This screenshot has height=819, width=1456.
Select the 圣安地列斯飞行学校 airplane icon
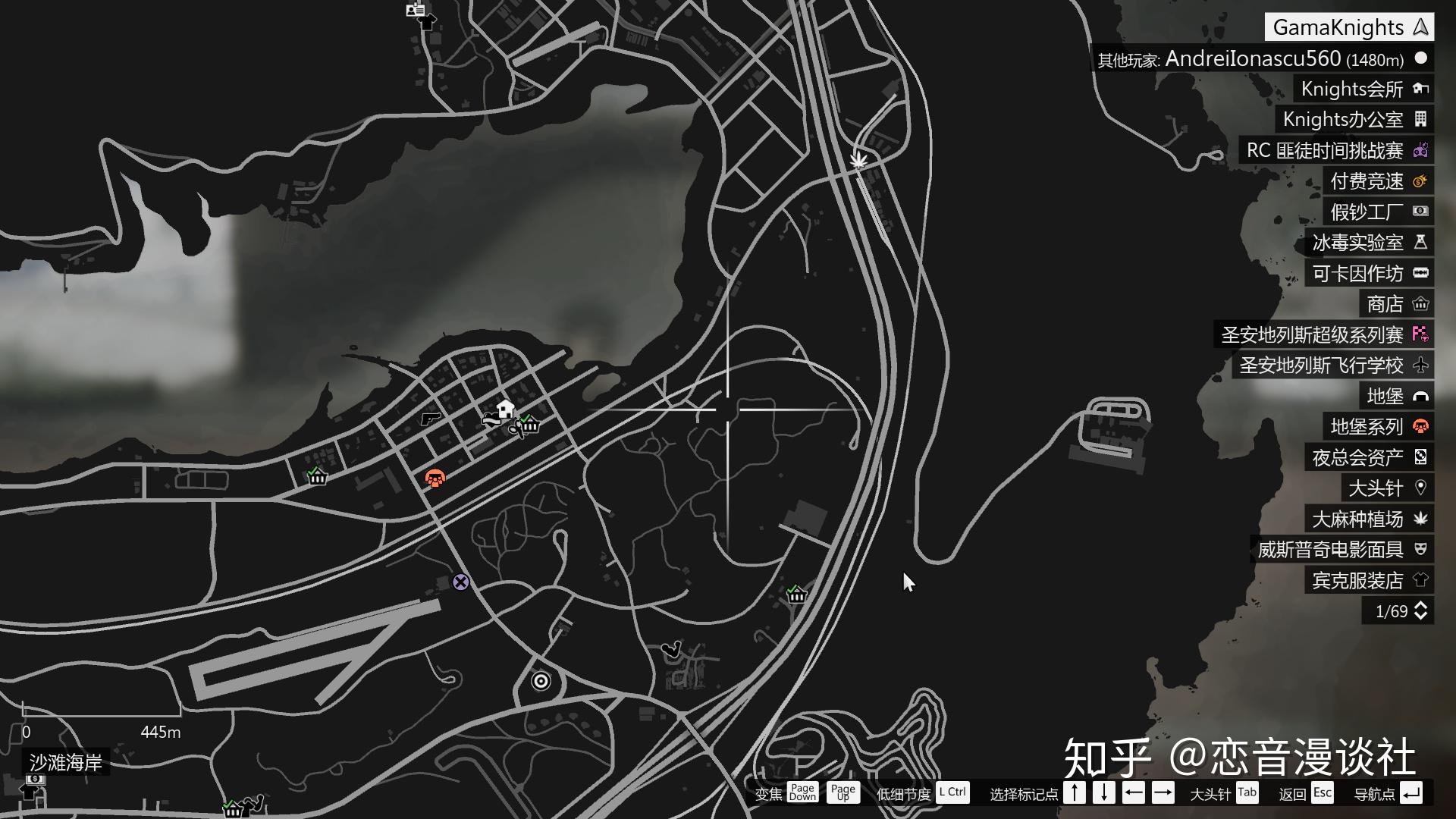point(1422,366)
